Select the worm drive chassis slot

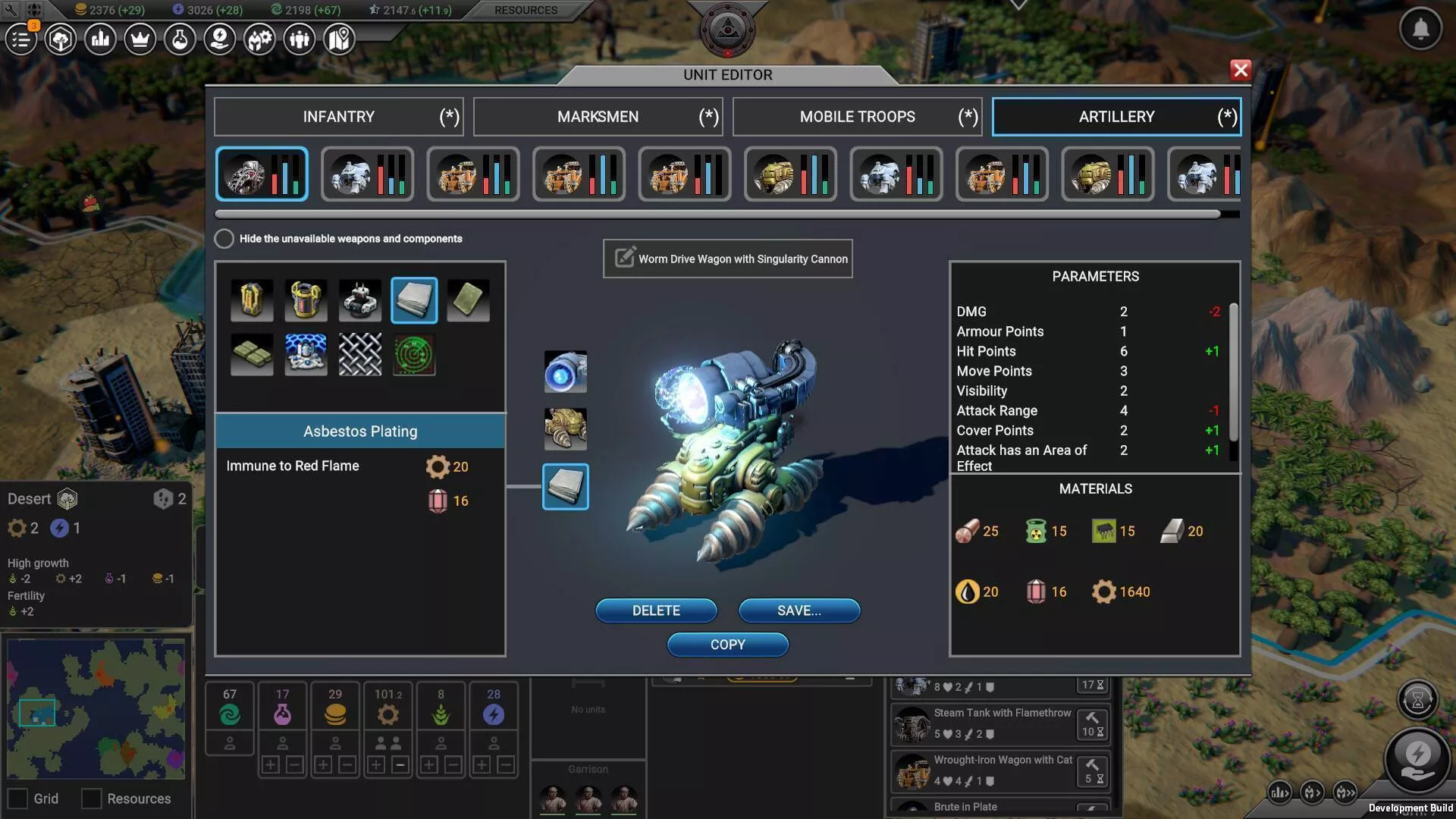(566, 429)
